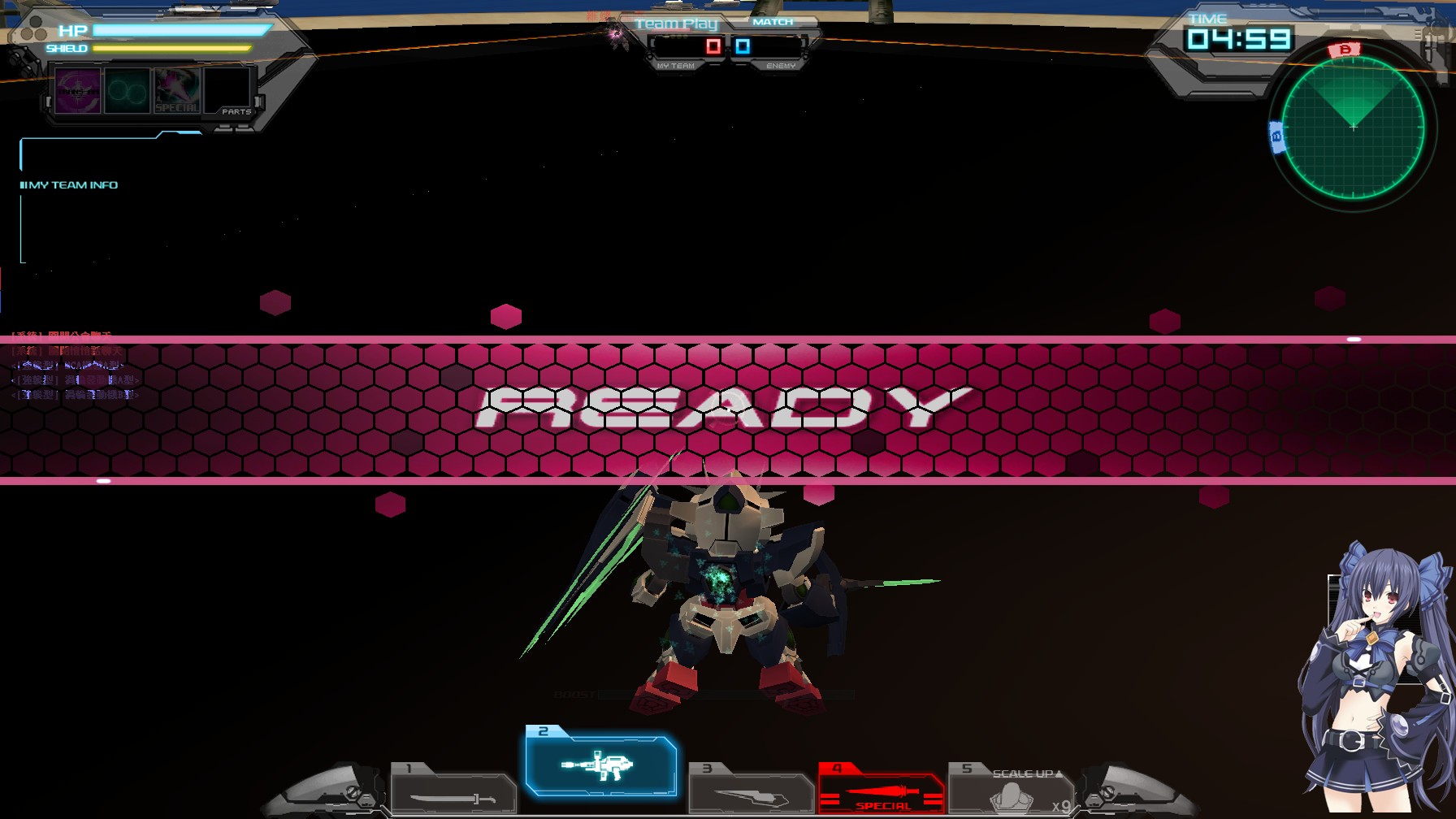Toggle the ENEMY score display
This screenshot has height=819, width=1456.
[x=740, y=46]
